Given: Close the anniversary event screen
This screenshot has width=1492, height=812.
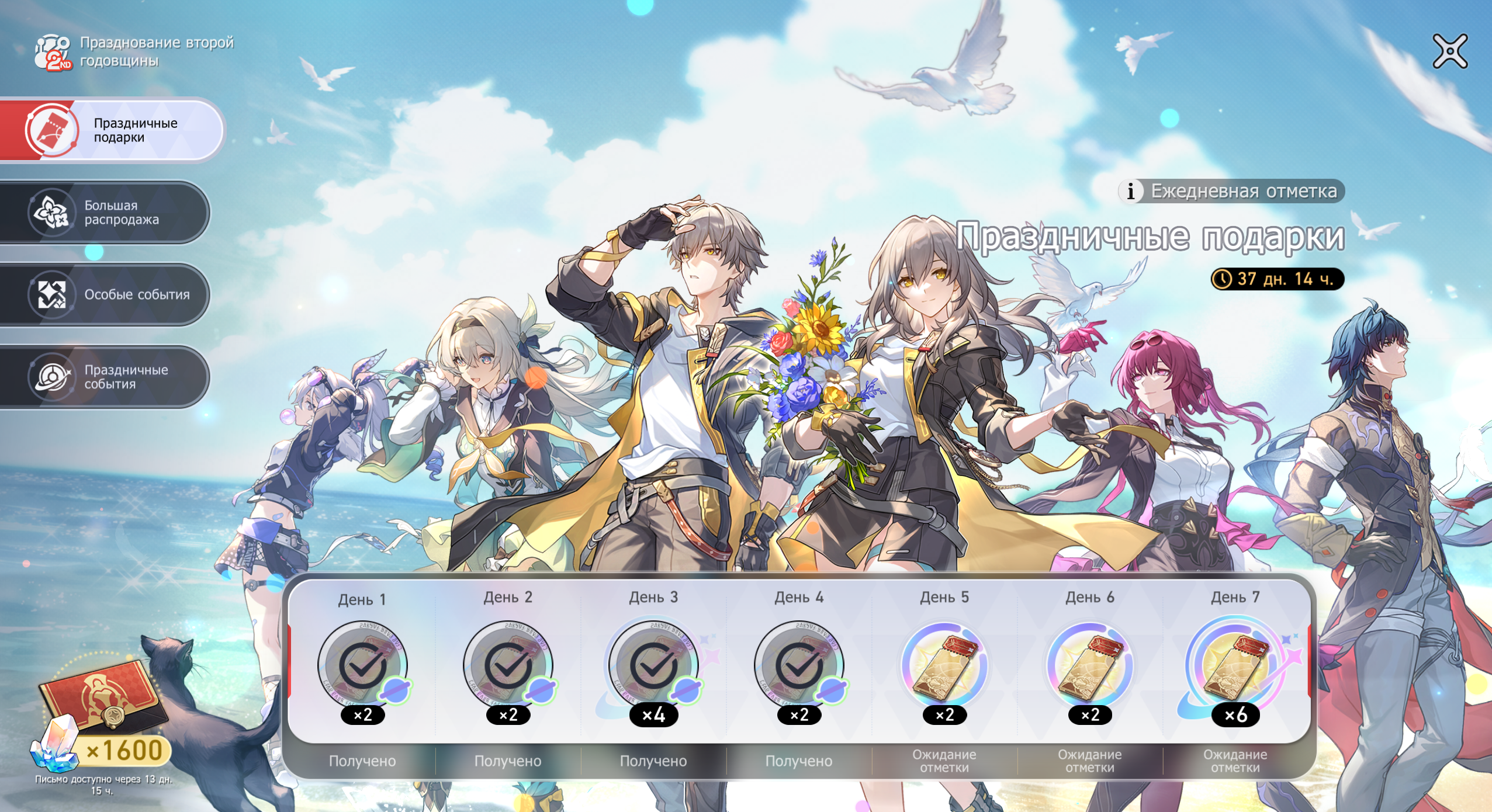Looking at the screenshot, I should point(1450,51).
